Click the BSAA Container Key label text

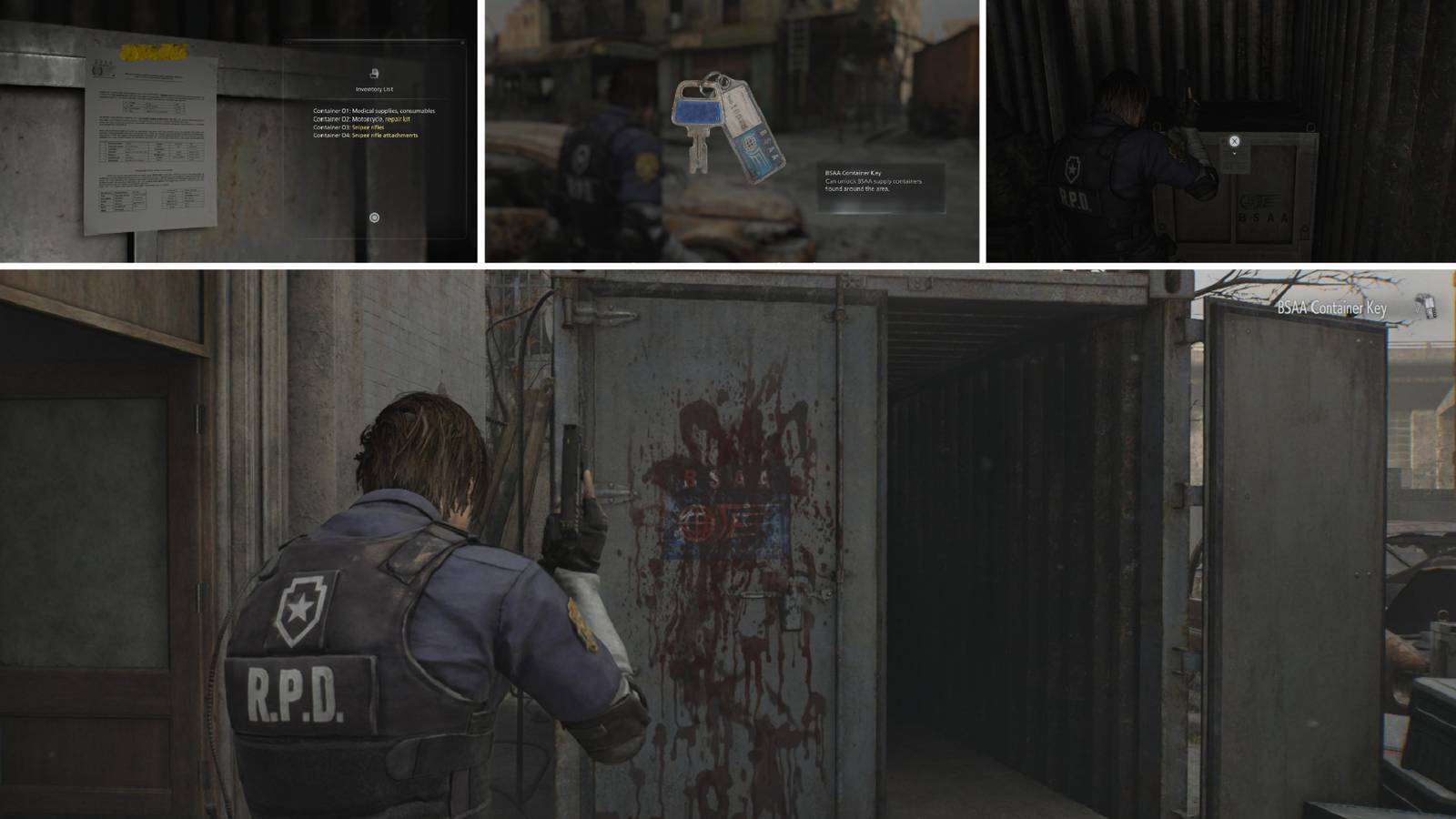1333,308
